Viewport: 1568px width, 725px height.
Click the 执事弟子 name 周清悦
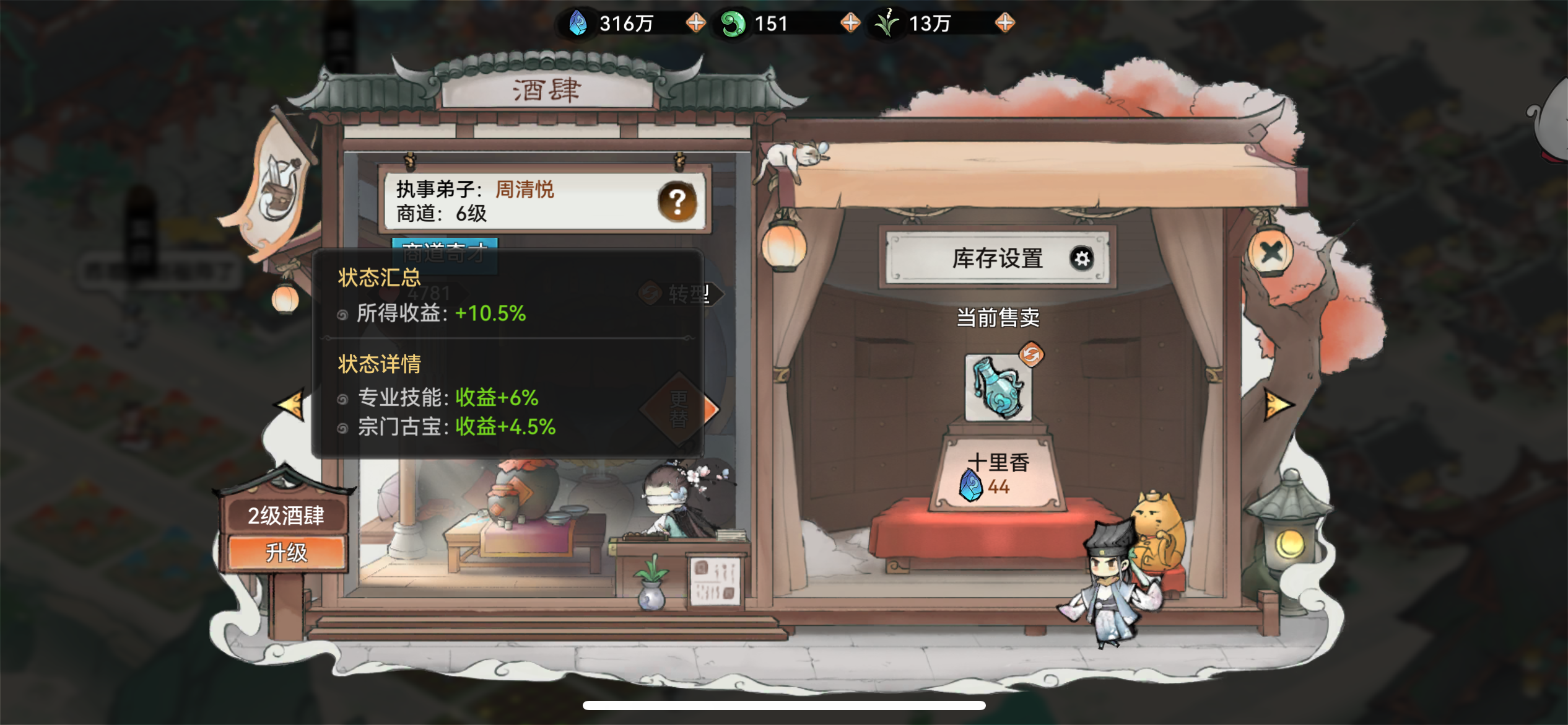(x=525, y=190)
